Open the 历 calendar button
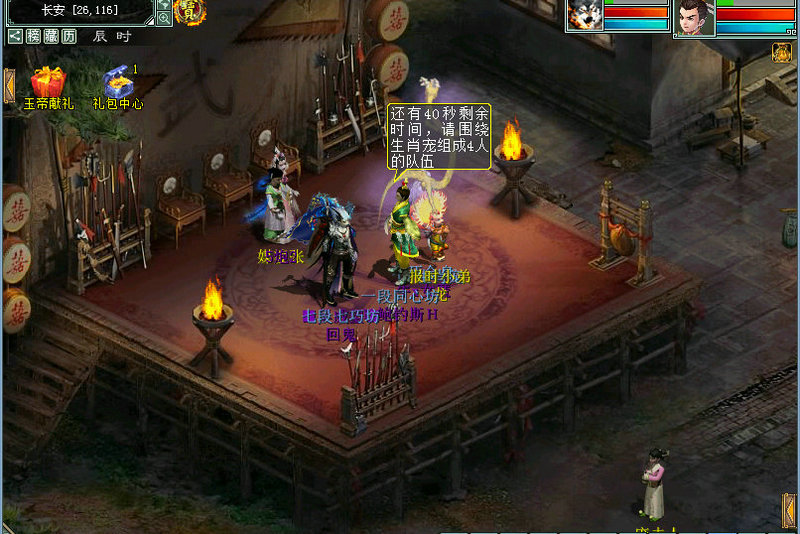Viewport: 800px width, 534px height. pyautogui.click(x=68, y=36)
